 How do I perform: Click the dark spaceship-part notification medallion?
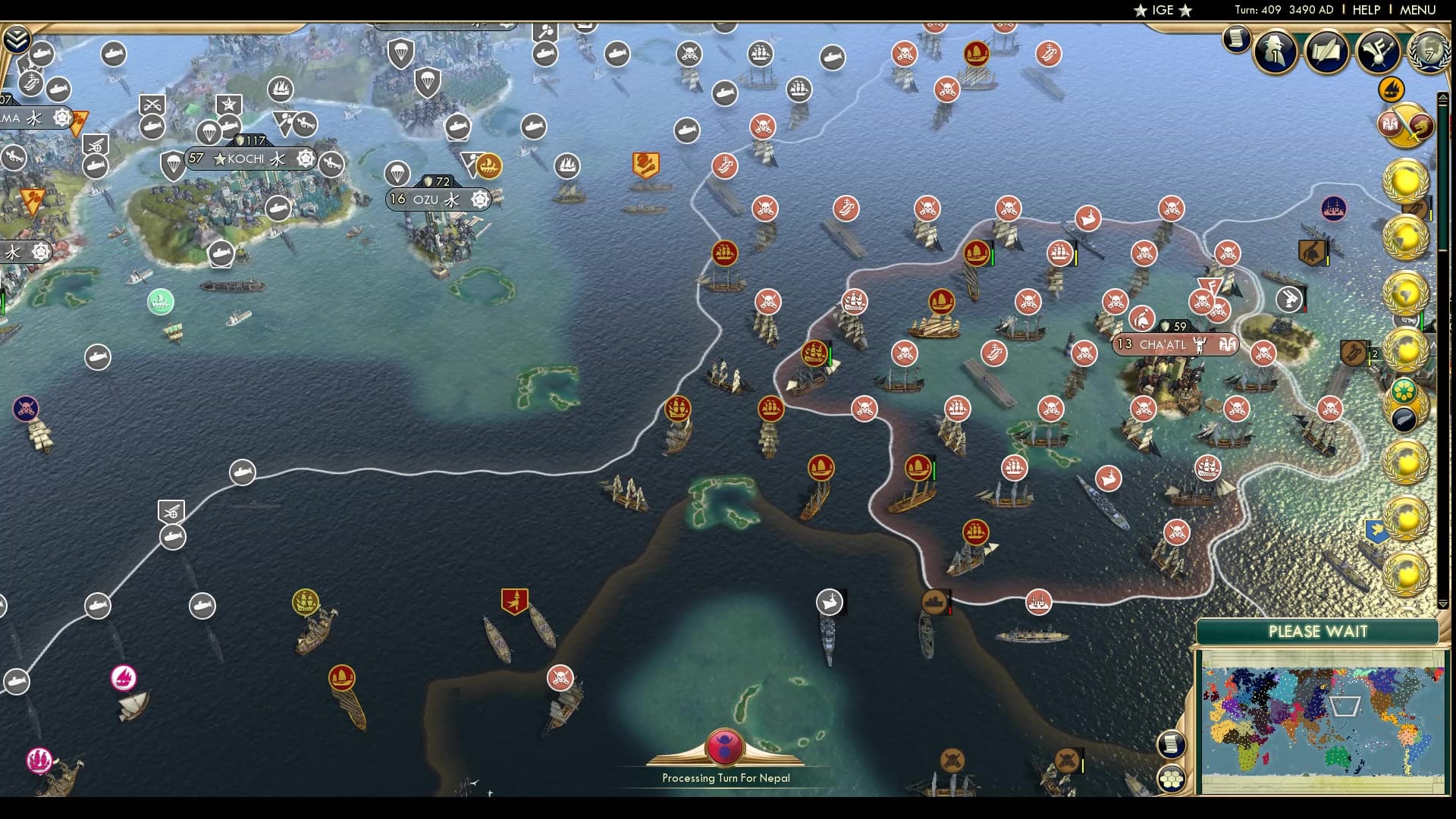click(1404, 418)
